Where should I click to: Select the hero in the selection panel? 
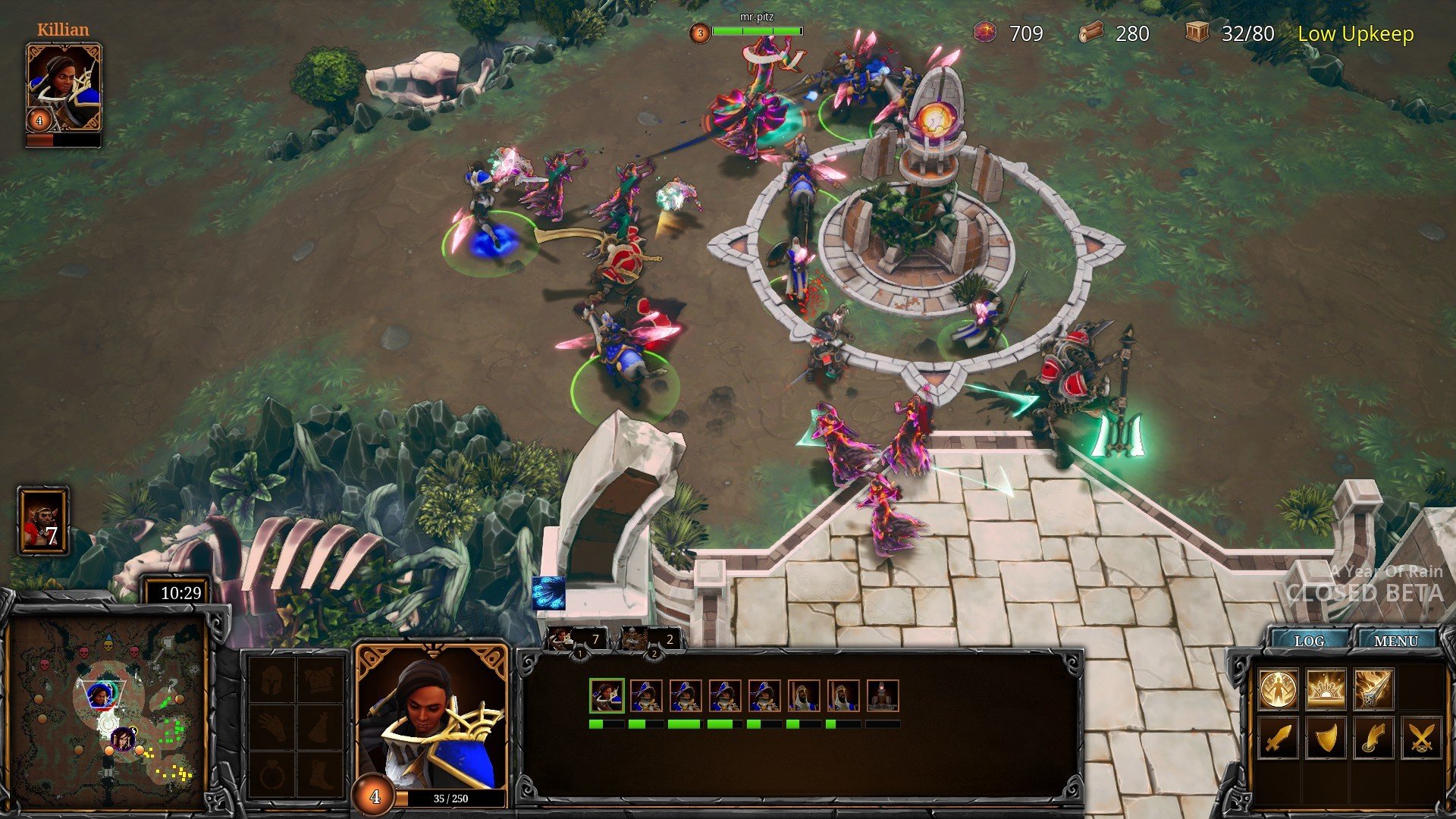click(x=607, y=695)
